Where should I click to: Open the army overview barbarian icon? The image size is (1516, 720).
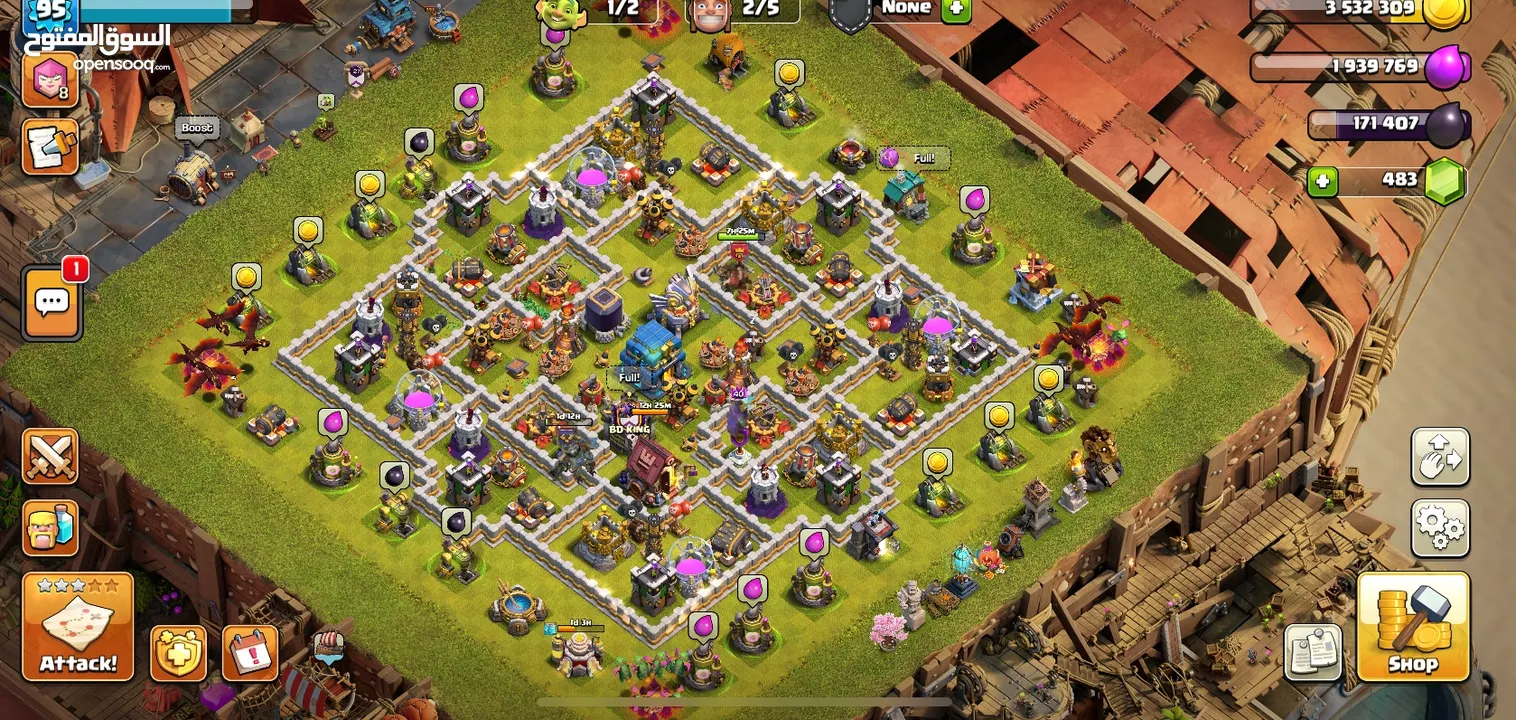pos(50,527)
